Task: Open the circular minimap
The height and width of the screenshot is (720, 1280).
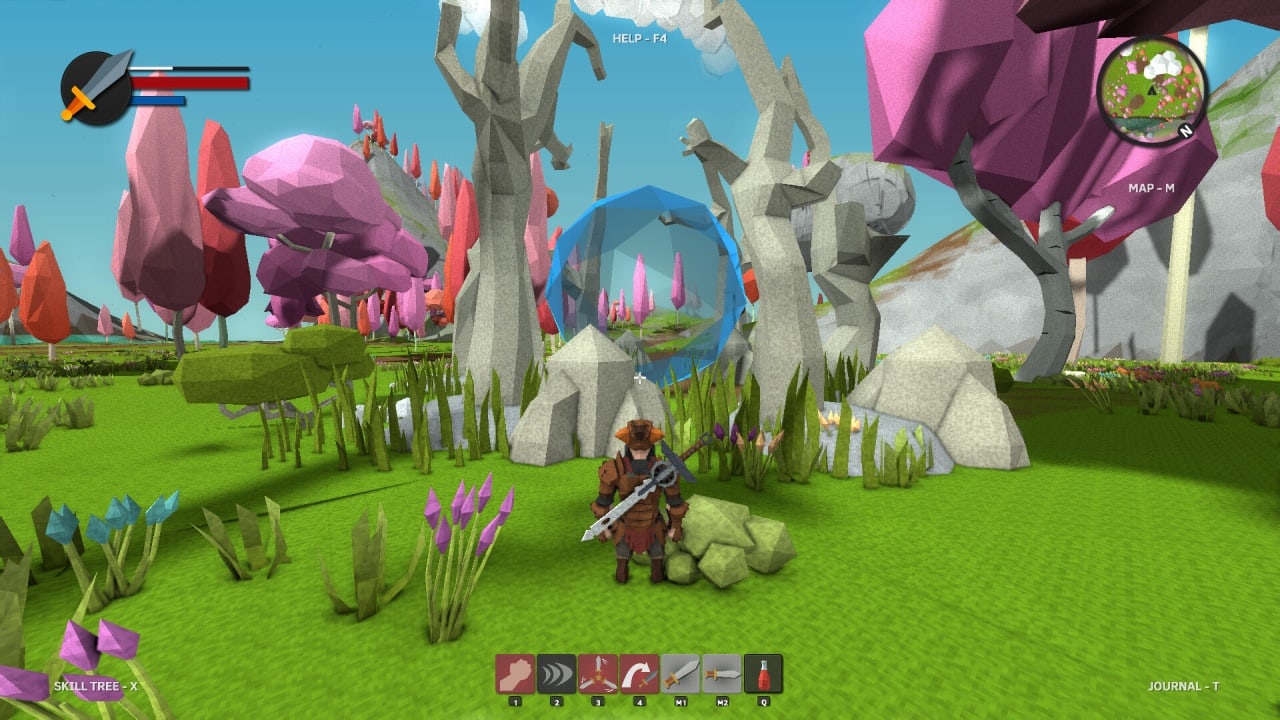Action: [x=1152, y=91]
